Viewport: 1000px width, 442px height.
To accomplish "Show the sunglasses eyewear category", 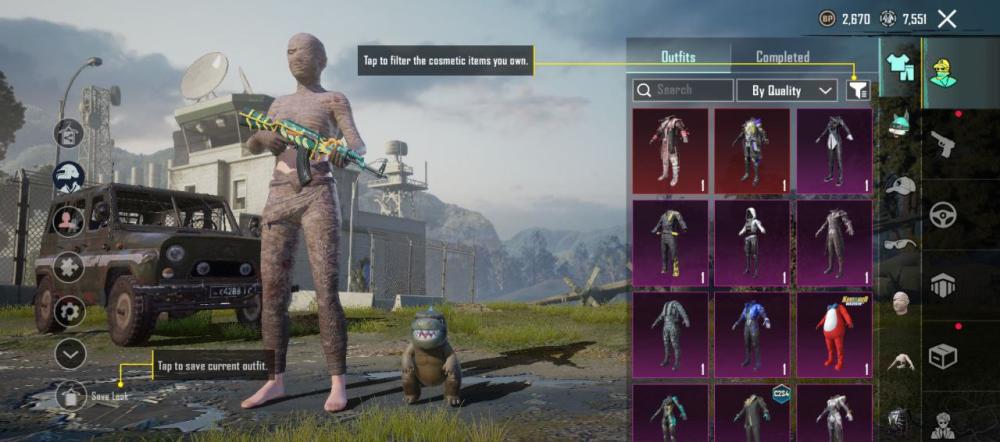I will pos(901,243).
